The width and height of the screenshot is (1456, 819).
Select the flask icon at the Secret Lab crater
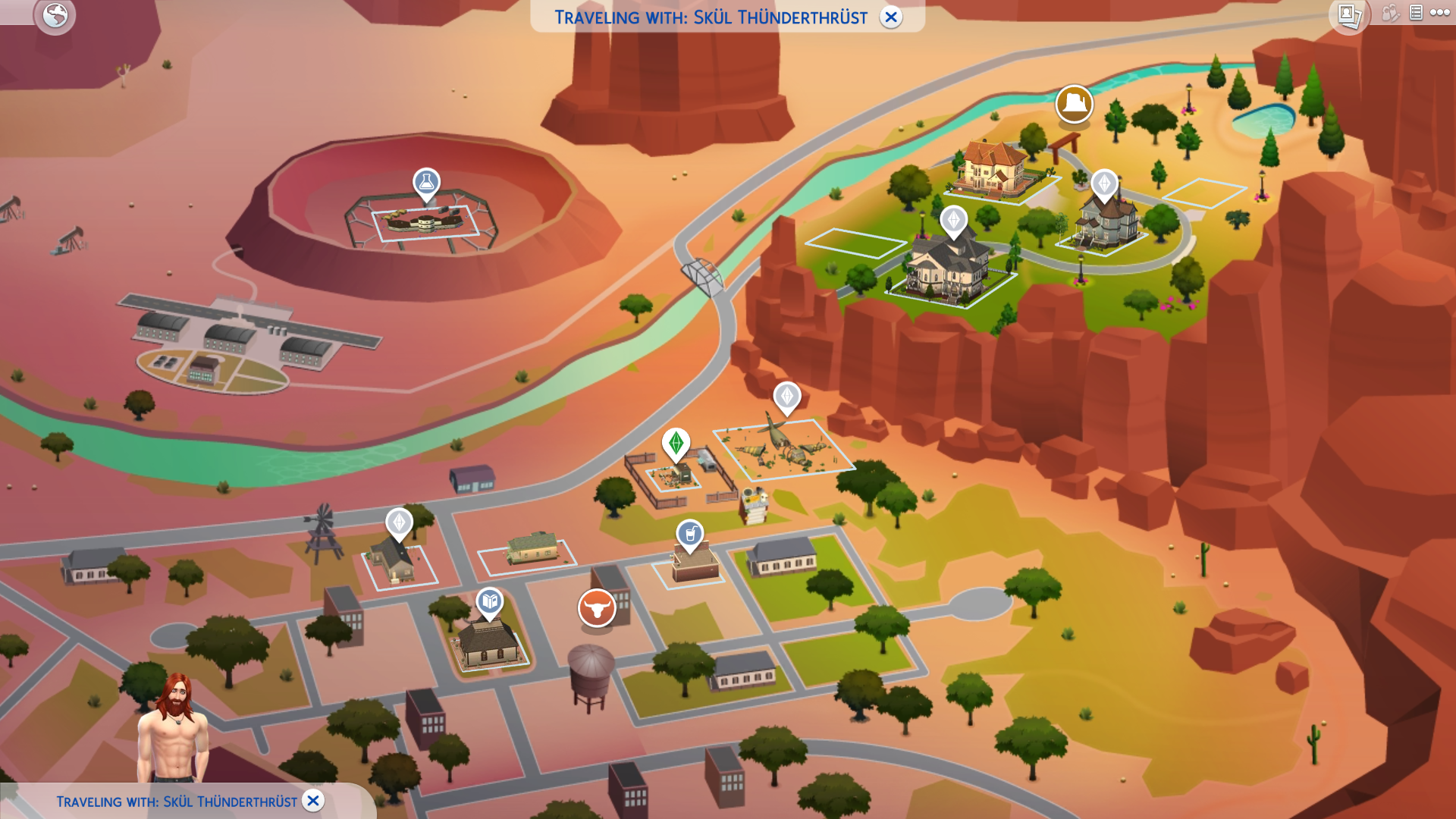coord(427,181)
